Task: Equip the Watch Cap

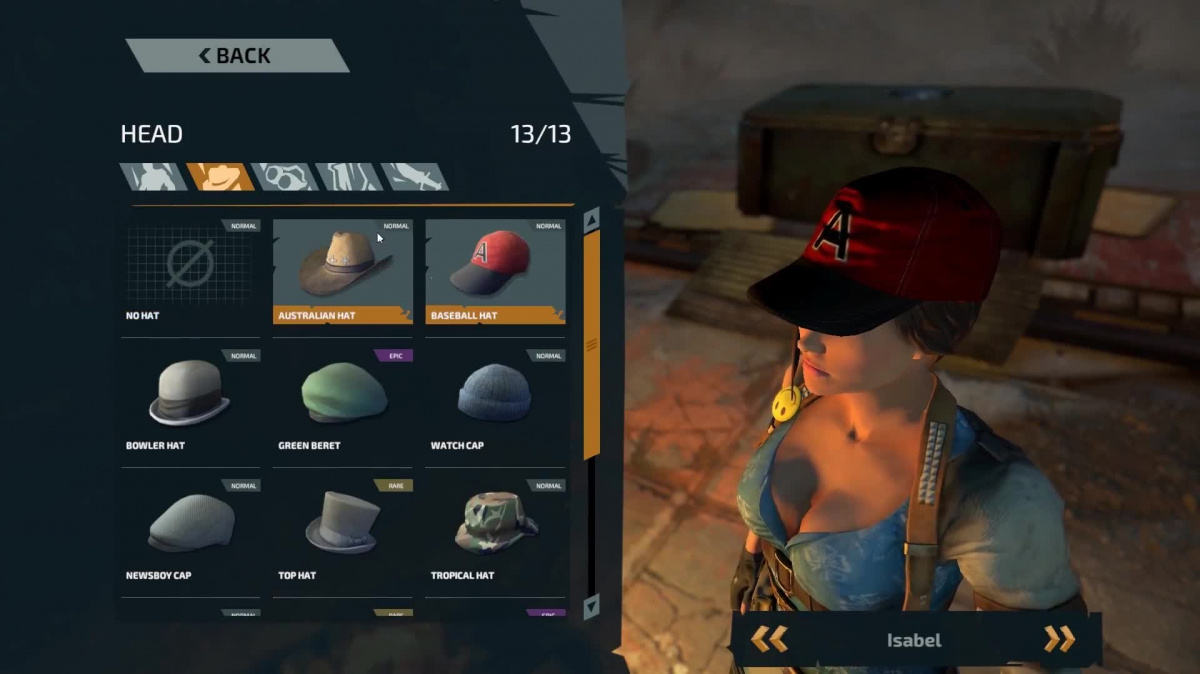Action: coord(495,400)
